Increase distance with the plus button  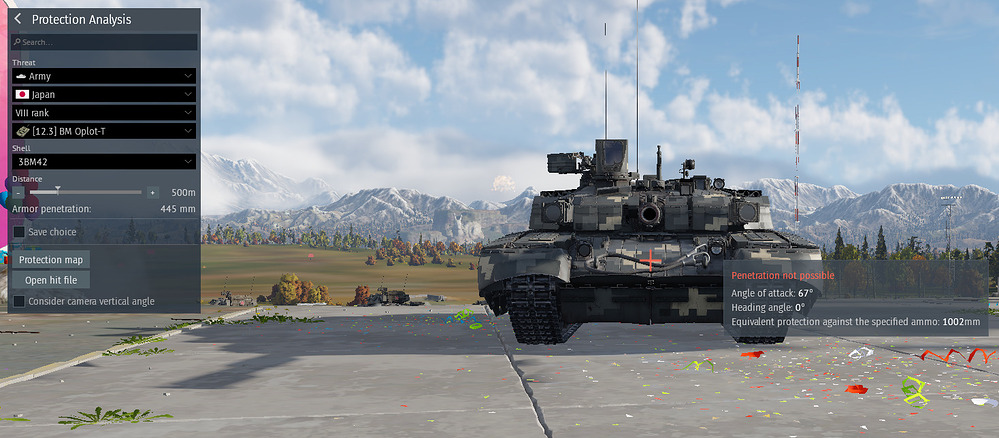pyautogui.click(x=152, y=192)
